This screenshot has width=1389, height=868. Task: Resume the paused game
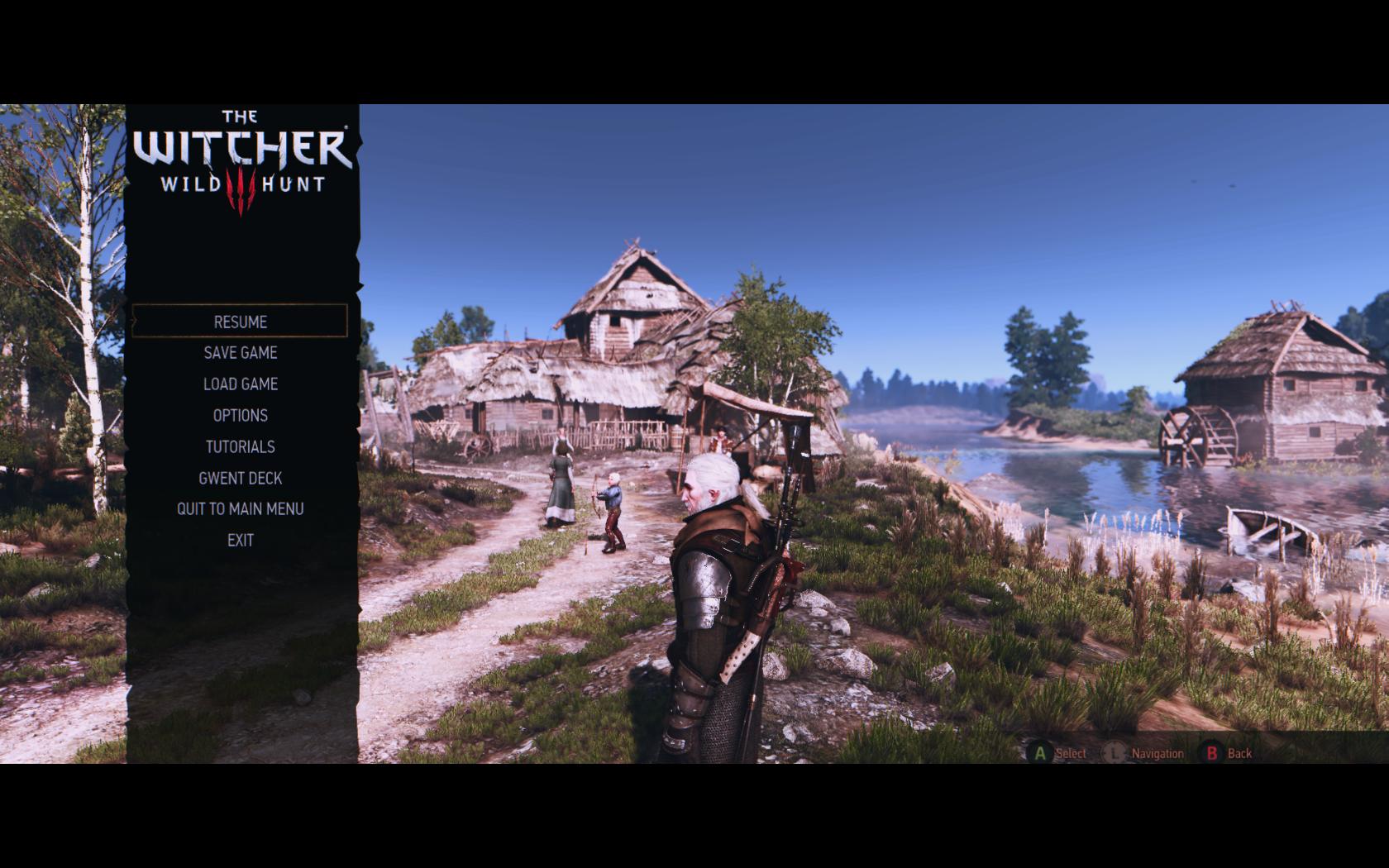click(240, 322)
